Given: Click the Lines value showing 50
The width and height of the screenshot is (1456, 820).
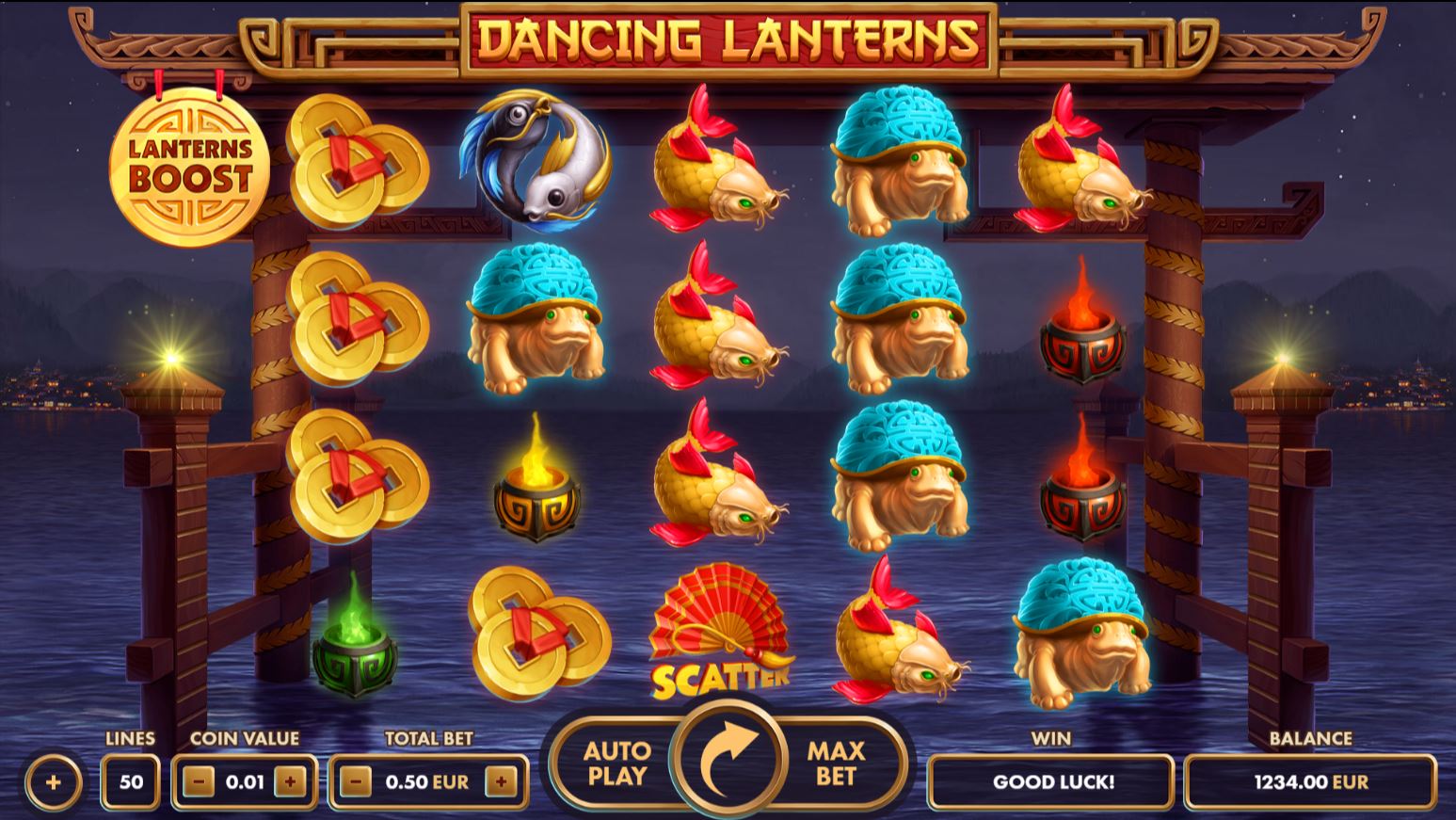Looking at the screenshot, I should click(130, 780).
